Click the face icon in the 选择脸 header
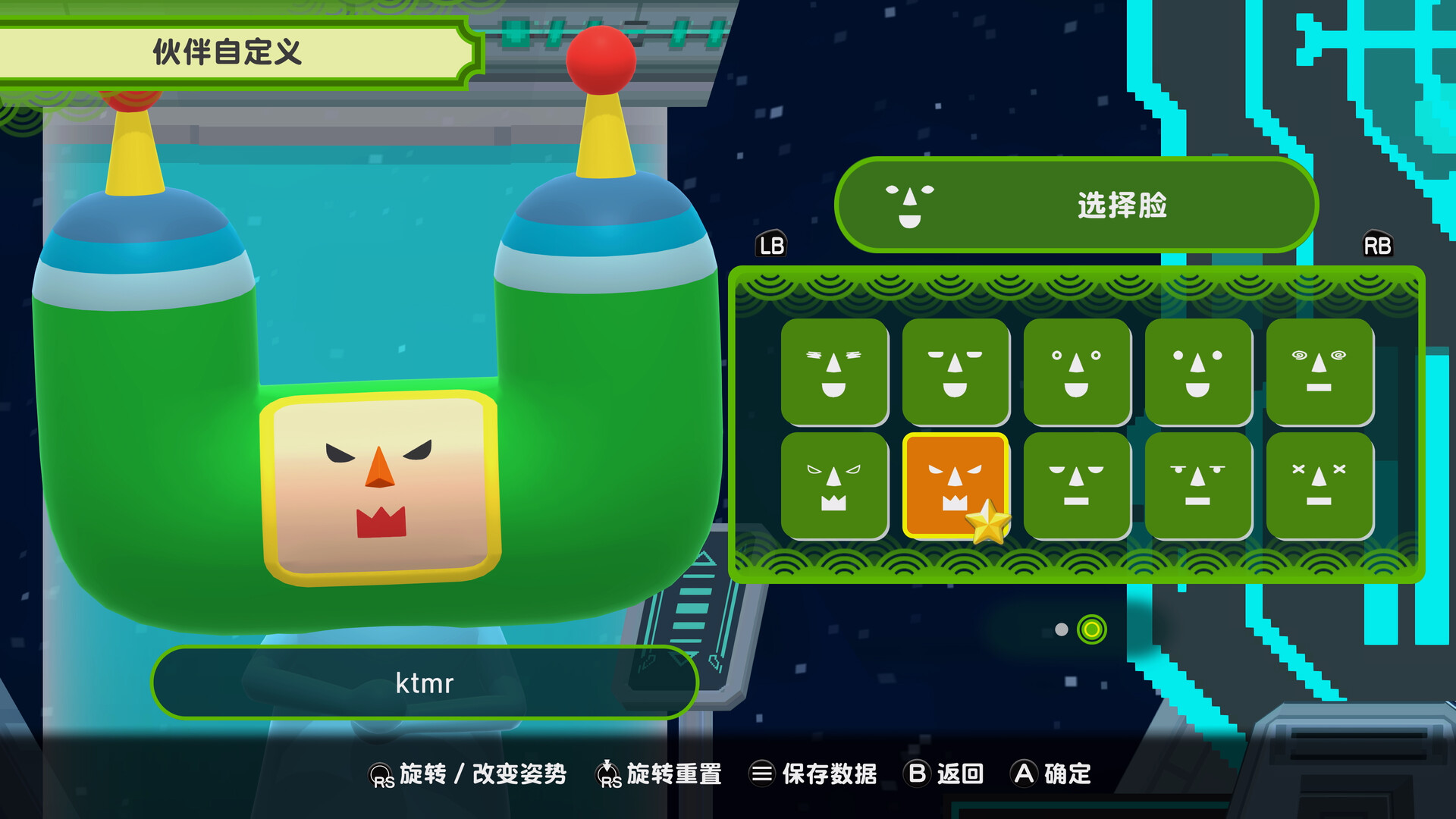Viewport: 1456px width, 819px height. 908,206
